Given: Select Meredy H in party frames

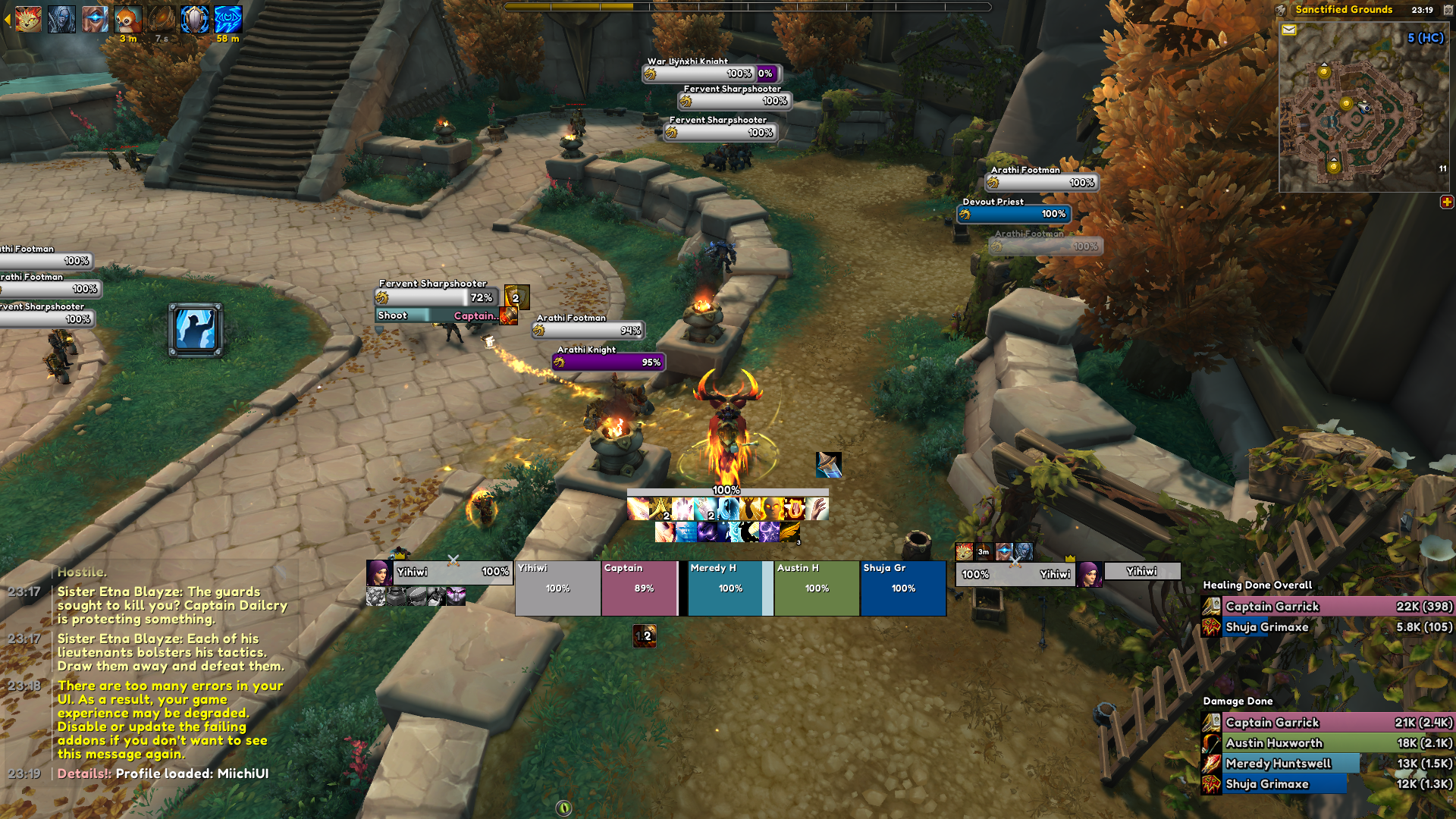Looking at the screenshot, I should (x=726, y=588).
